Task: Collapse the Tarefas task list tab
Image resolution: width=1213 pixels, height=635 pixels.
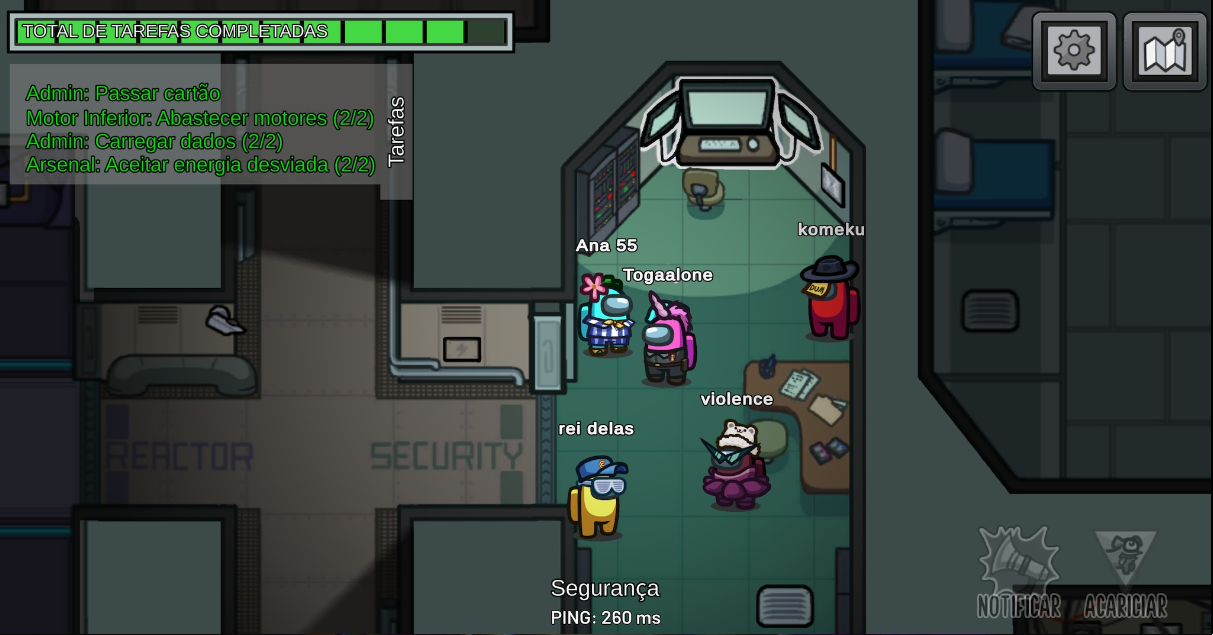Action: [x=396, y=130]
